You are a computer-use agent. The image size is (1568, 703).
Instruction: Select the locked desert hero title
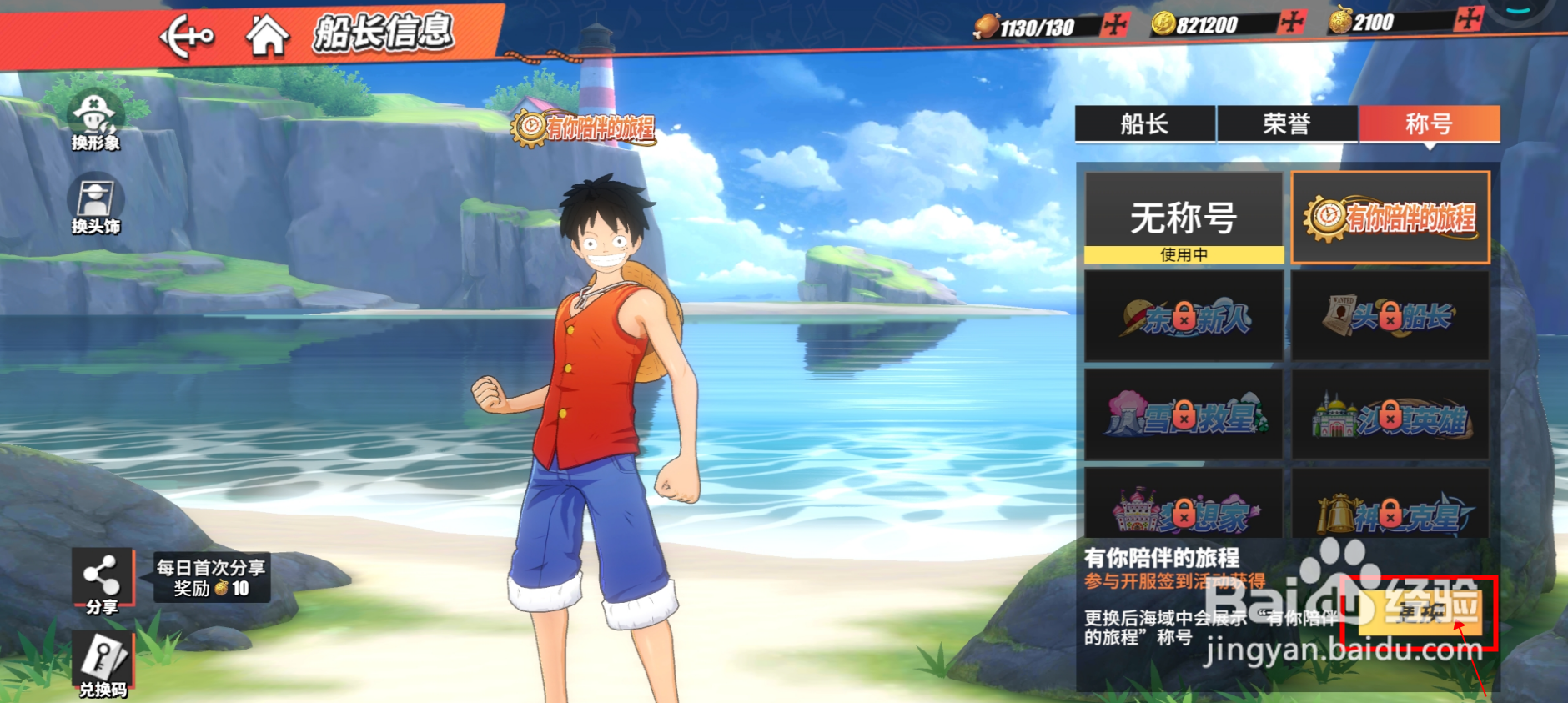[1390, 414]
